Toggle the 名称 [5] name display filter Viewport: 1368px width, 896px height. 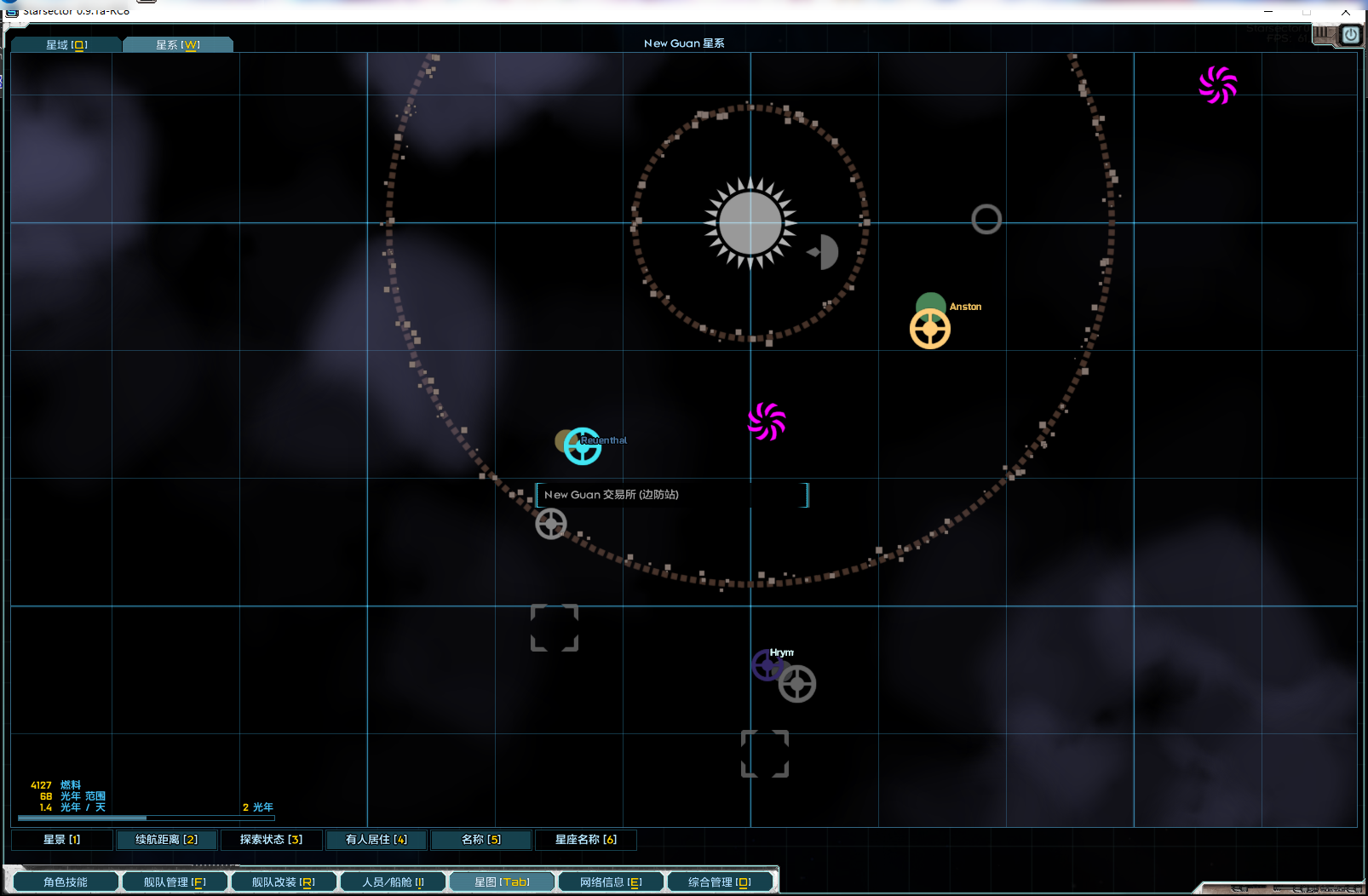coord(481,839)
